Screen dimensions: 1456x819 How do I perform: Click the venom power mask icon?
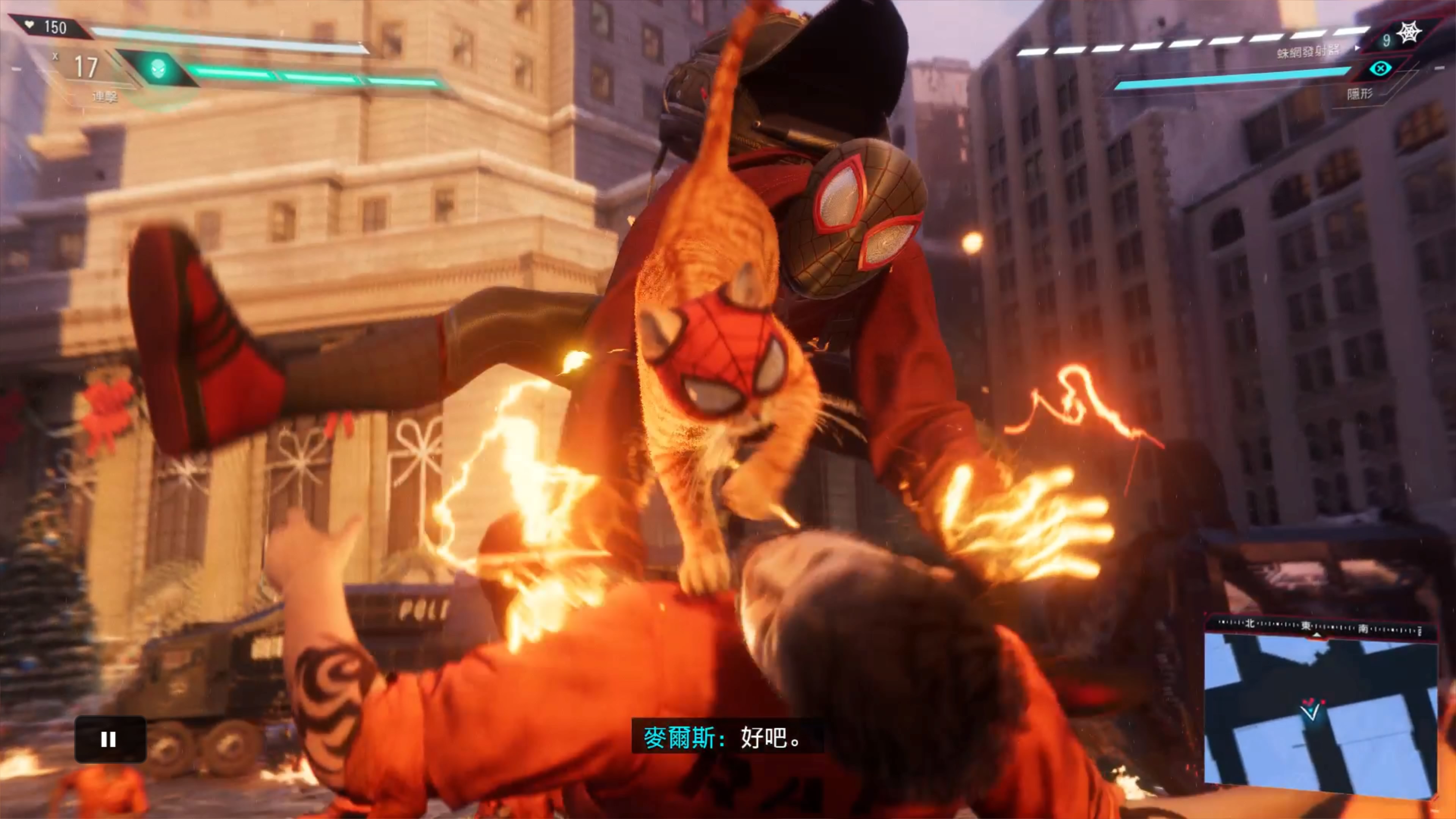pos(159,69)
